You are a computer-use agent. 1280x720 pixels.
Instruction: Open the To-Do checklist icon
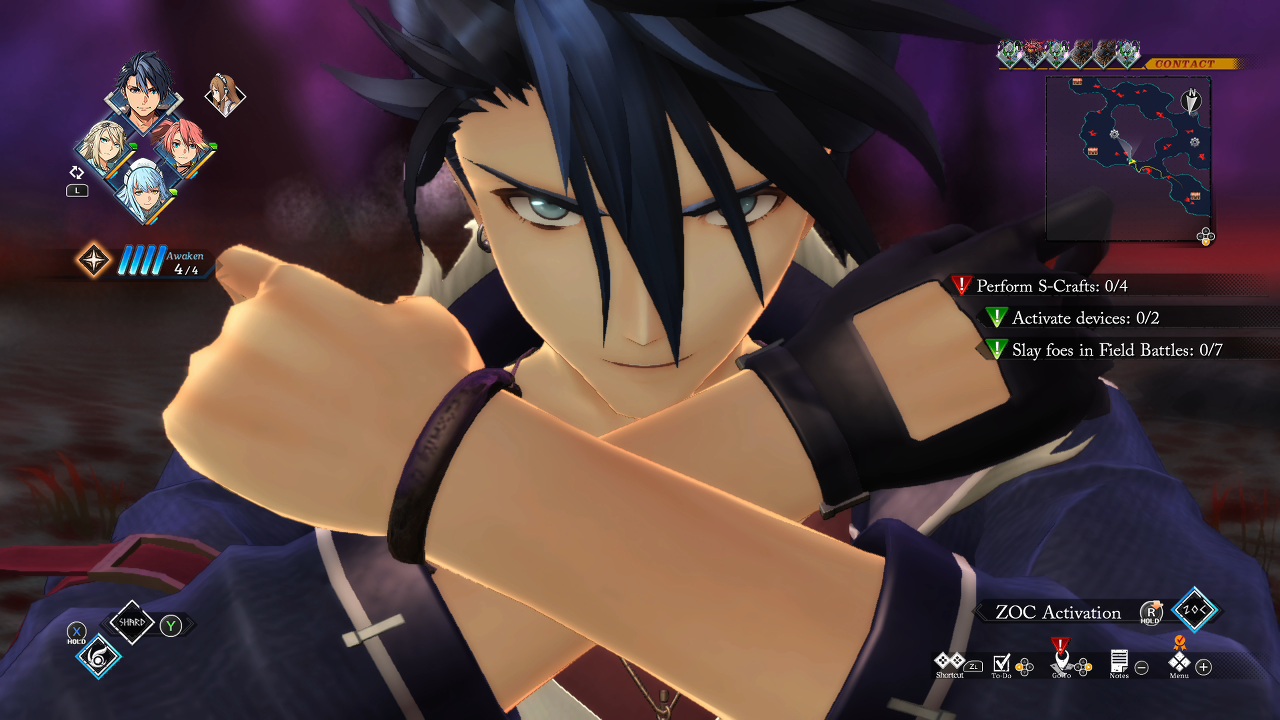1001,662
